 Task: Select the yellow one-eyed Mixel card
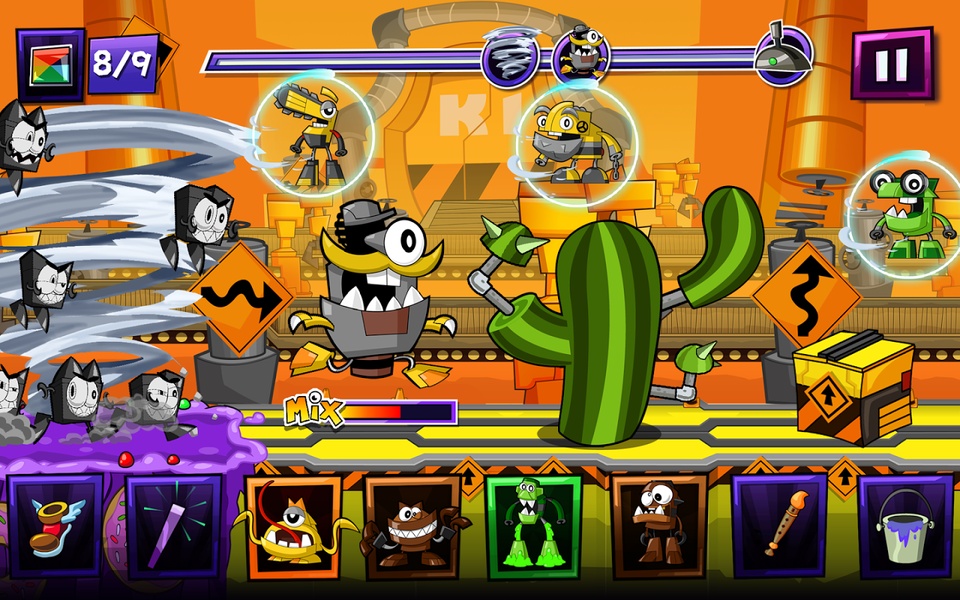point(293,528)
